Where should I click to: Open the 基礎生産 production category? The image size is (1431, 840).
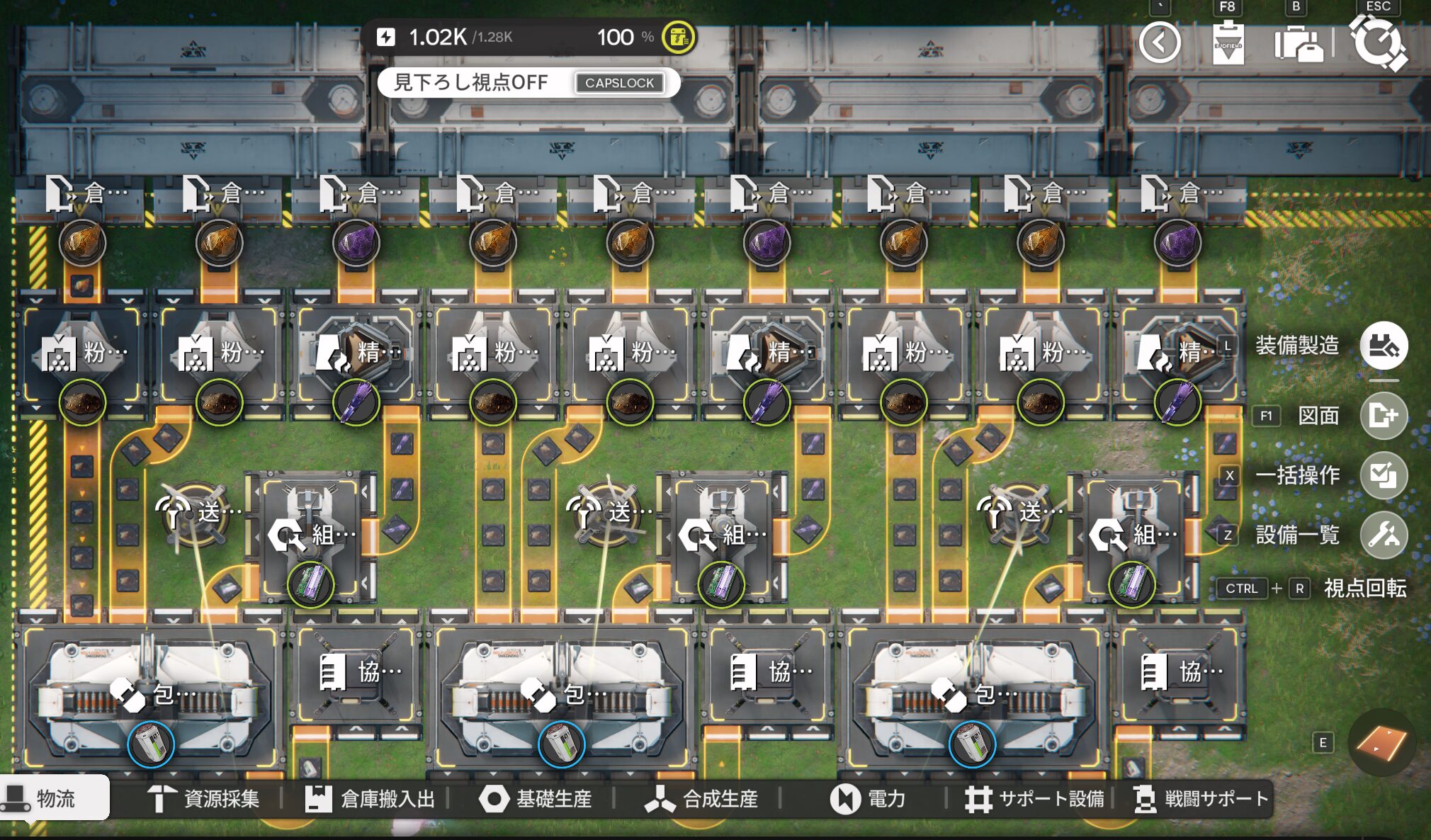click(x=536, y=799)
